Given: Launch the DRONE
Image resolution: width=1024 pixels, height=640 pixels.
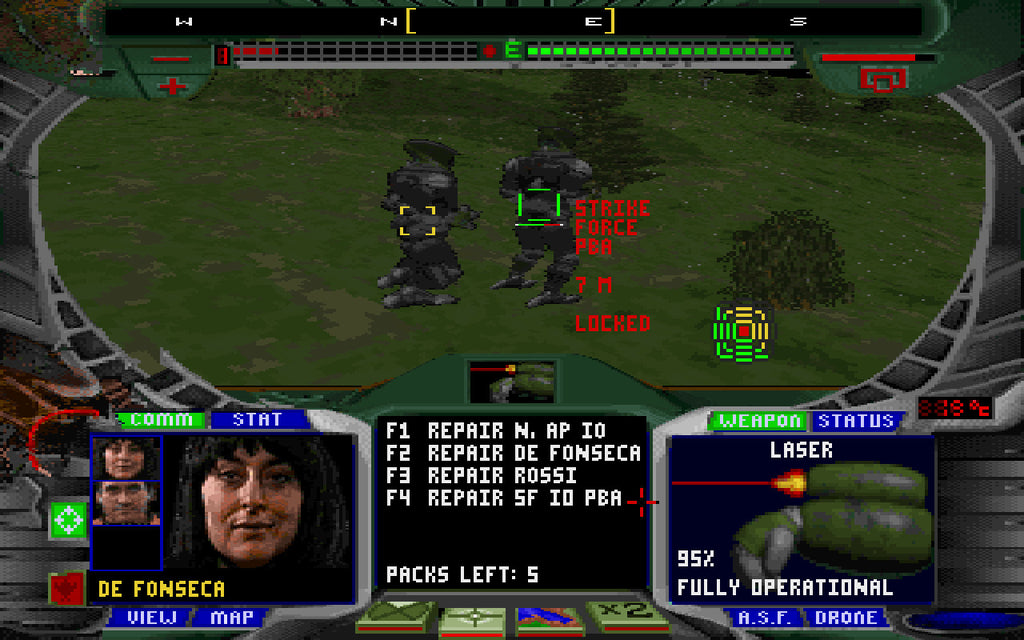Looking at the screenshot, I should (850, 618).
